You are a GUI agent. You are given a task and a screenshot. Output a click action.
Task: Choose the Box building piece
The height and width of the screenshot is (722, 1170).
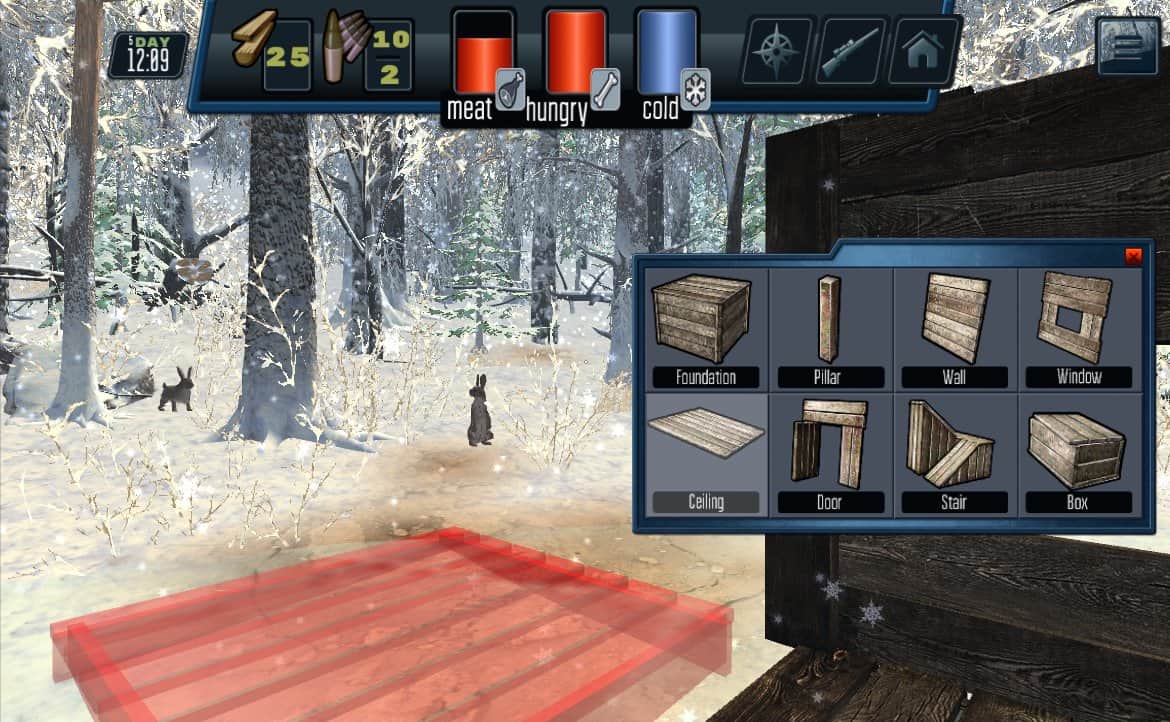1078,453
